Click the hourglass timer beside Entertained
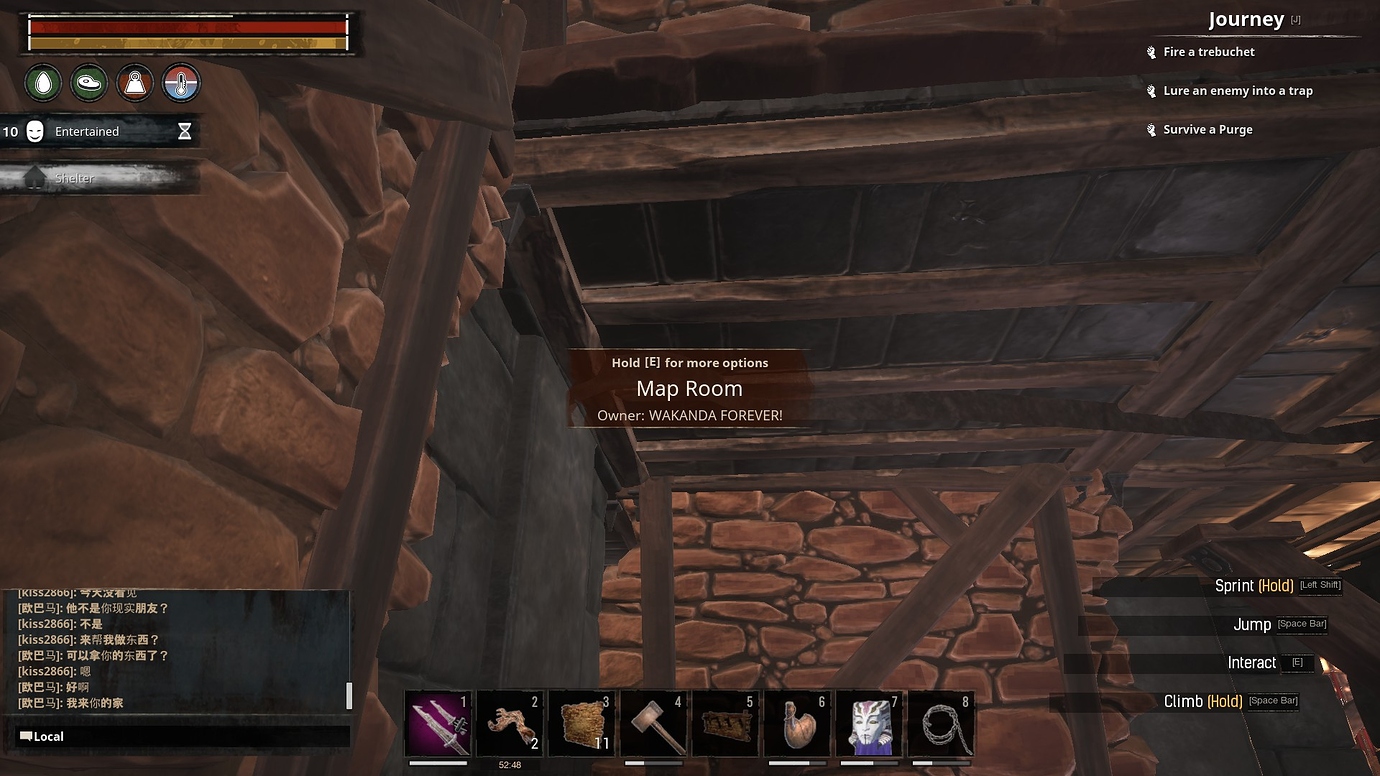Image resolution: width=1380 pixels, height=776 pixels. (184, 131)
